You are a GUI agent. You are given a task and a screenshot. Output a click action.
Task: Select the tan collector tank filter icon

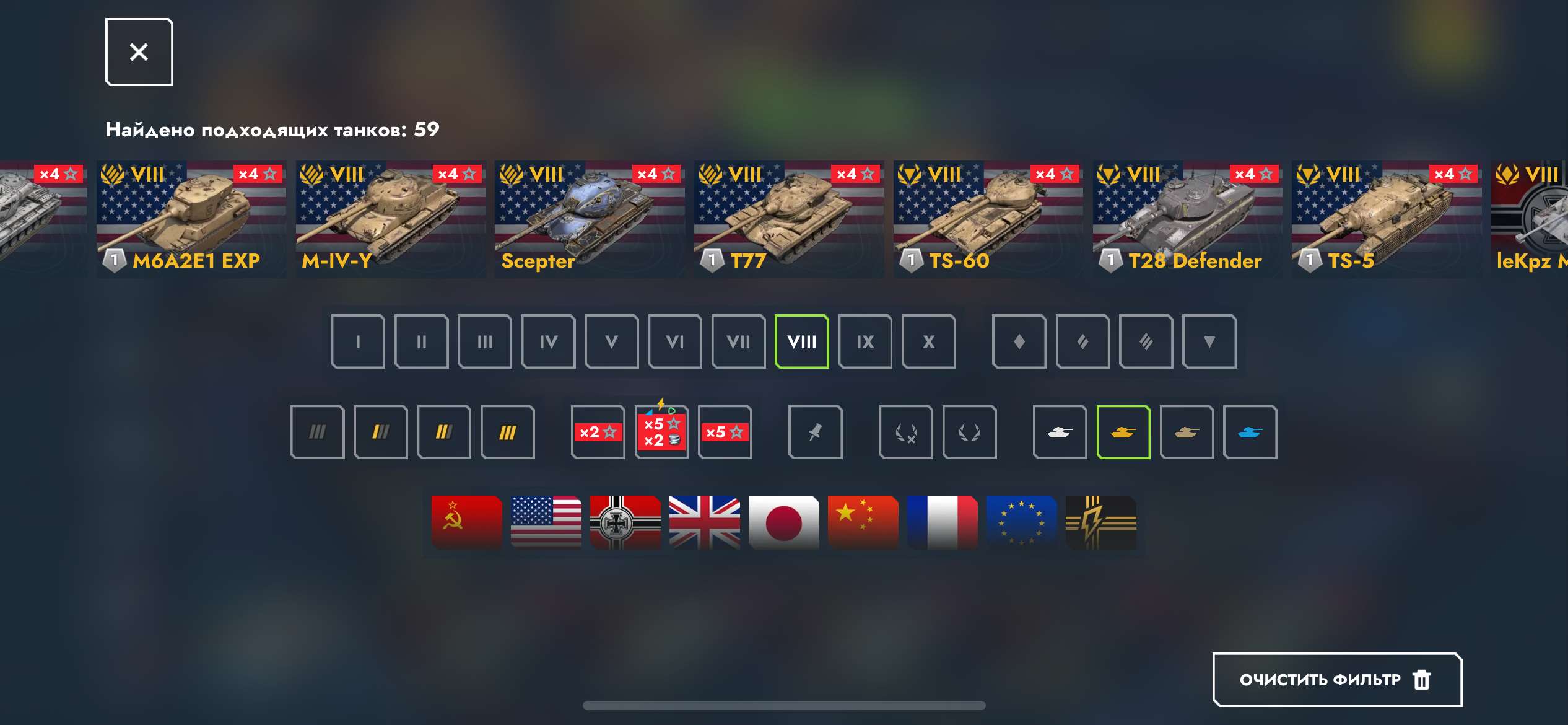tap(1187, 432)
